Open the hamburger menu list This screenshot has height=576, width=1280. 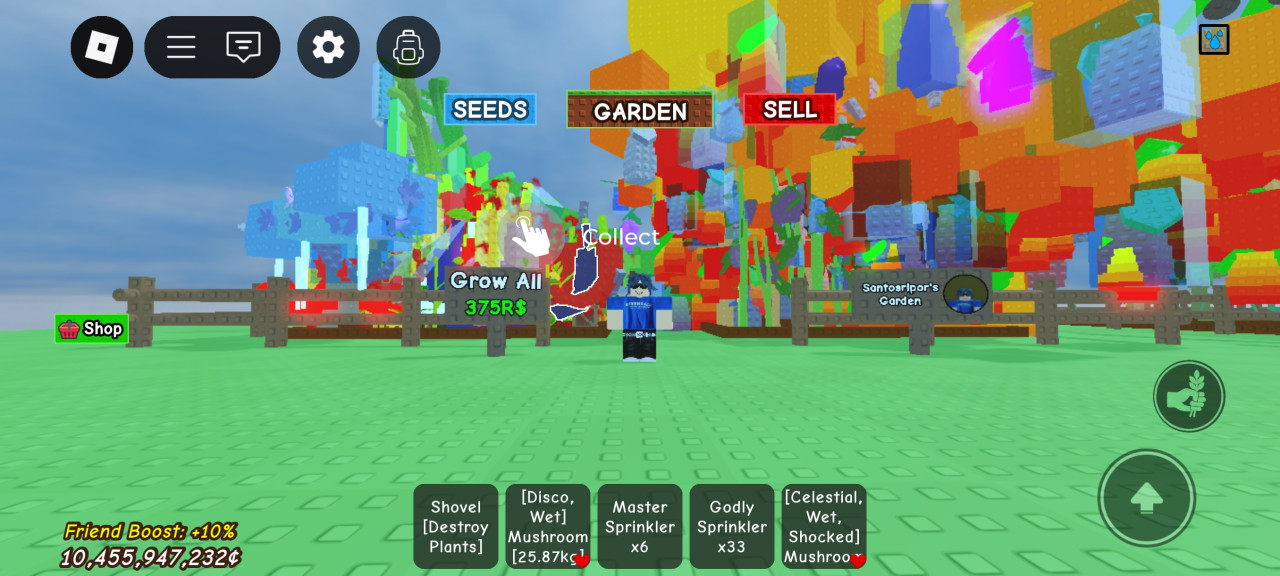tap(181, 47)
